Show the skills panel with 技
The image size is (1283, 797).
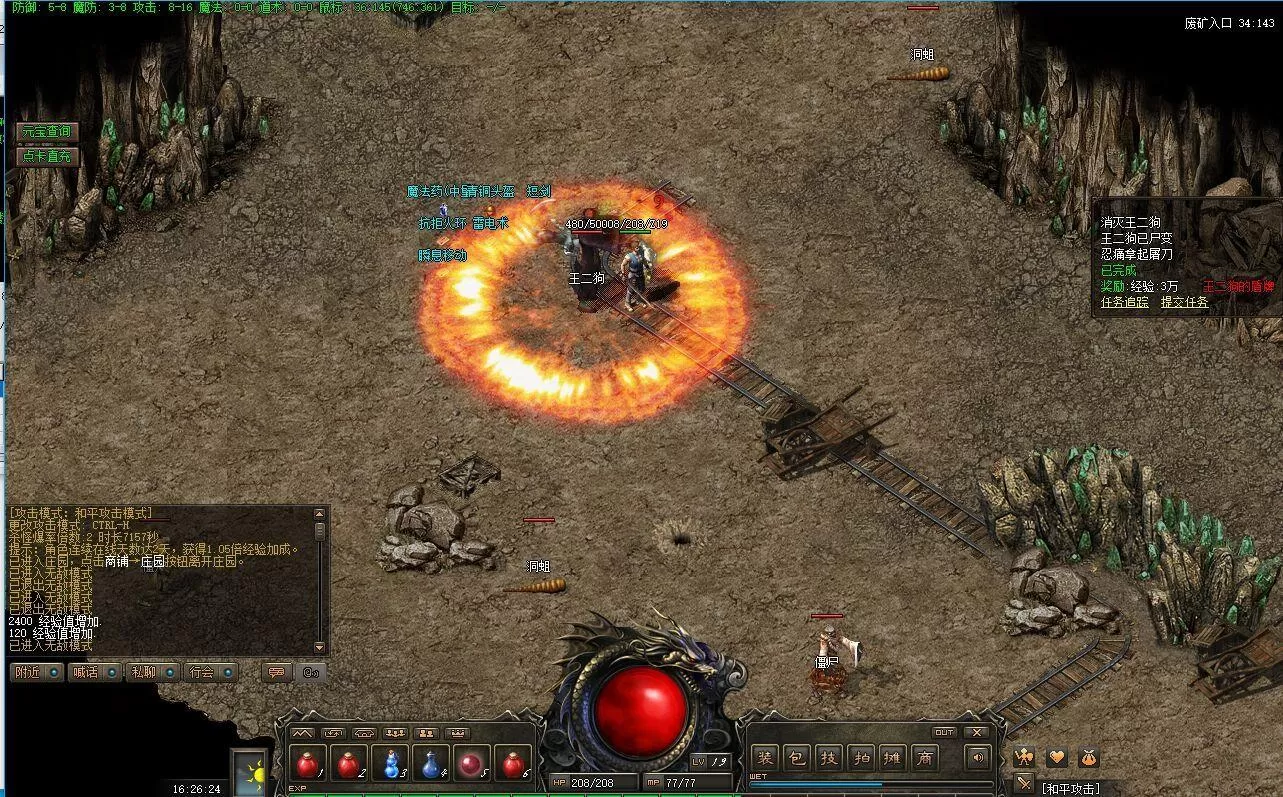tap(829, 758)
